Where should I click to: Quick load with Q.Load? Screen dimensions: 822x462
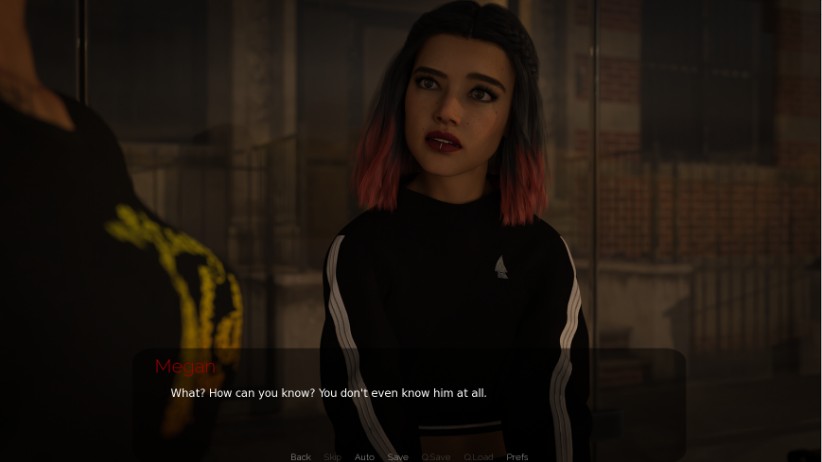(478, 457)
